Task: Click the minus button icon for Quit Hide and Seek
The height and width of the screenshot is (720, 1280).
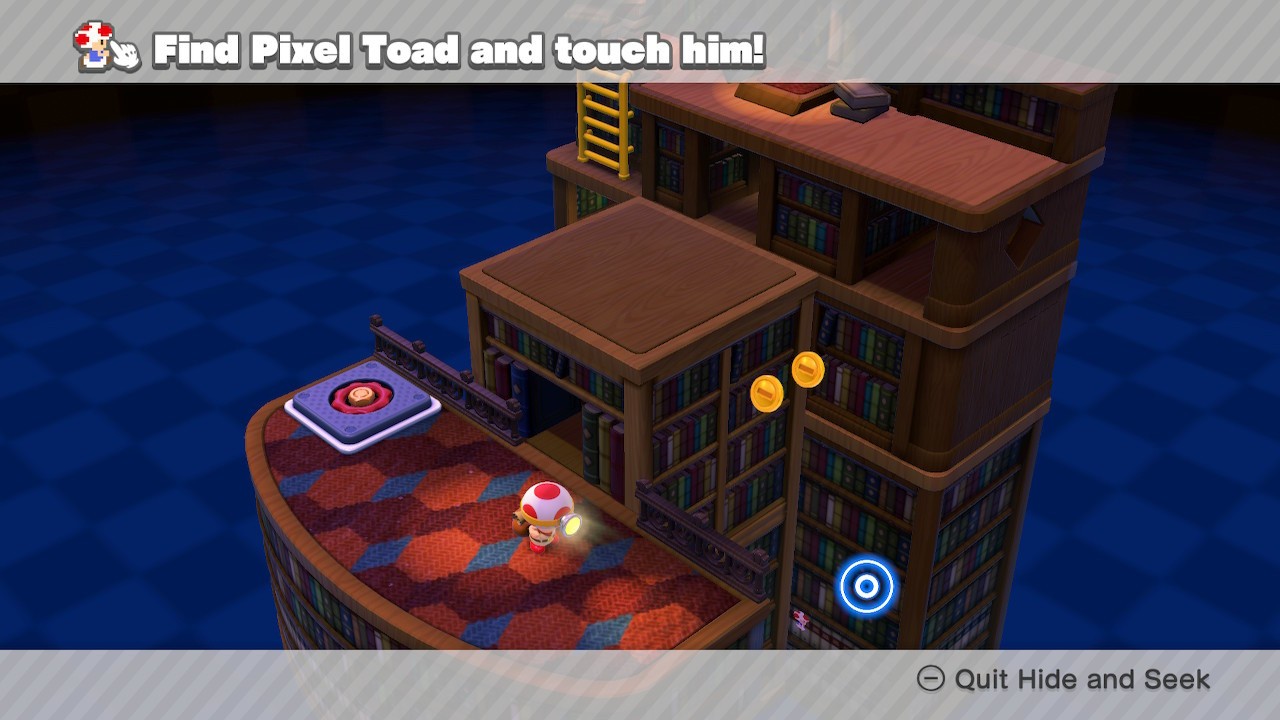Action: point(934,680)
